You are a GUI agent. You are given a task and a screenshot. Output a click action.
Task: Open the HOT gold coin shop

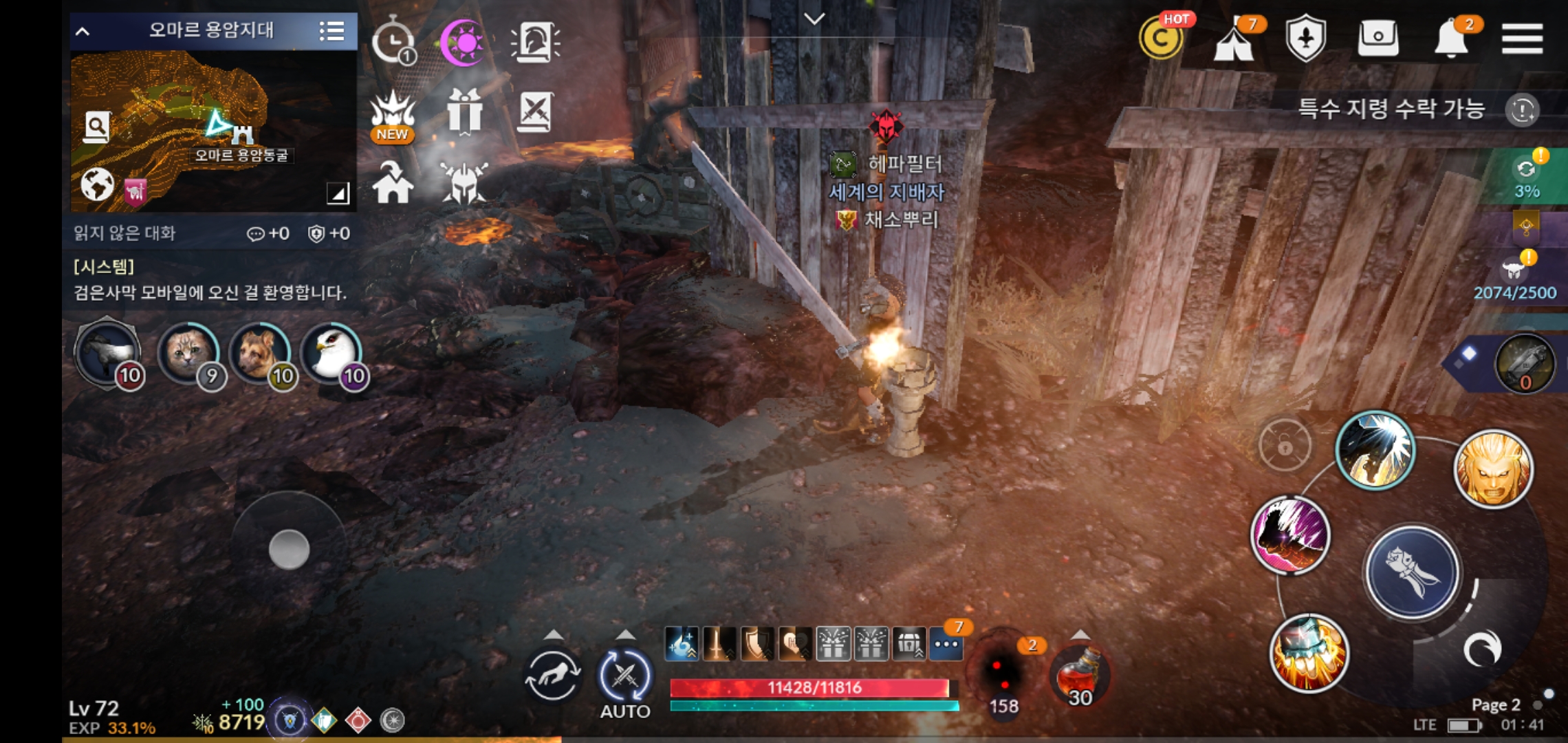pos(1161,39)
